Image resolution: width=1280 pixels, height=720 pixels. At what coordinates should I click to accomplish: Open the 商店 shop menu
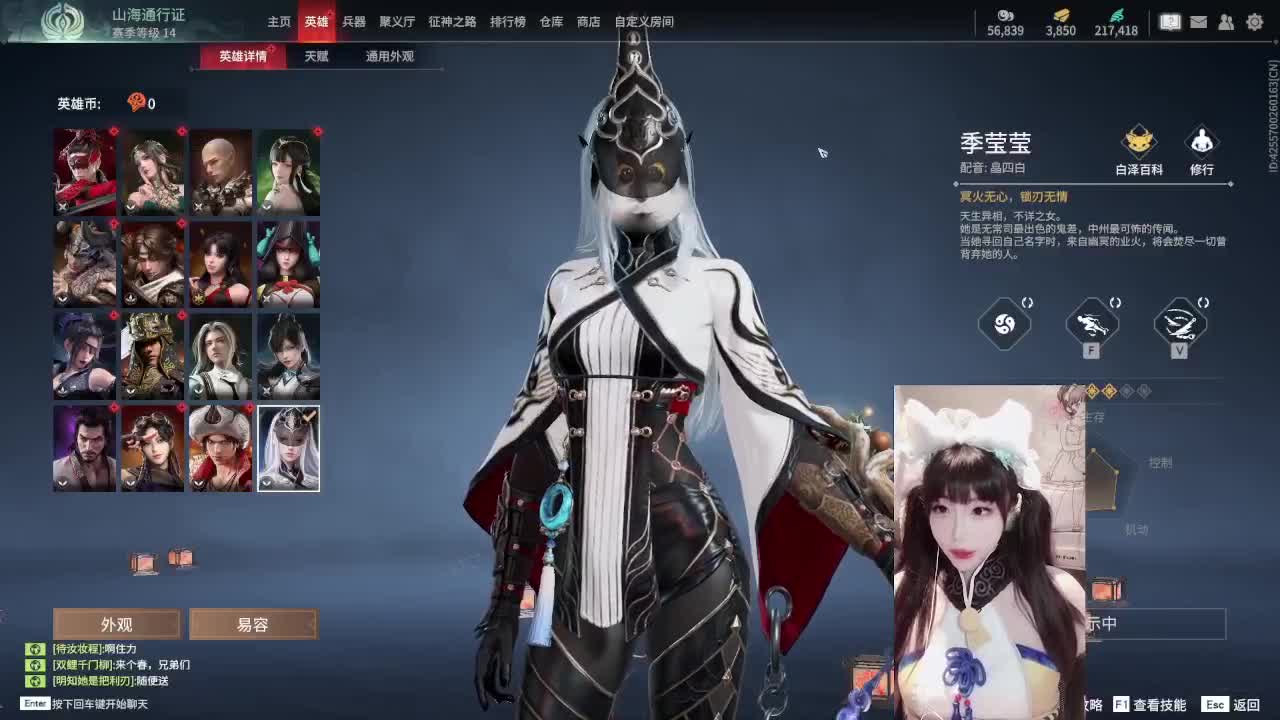[587, 21]
